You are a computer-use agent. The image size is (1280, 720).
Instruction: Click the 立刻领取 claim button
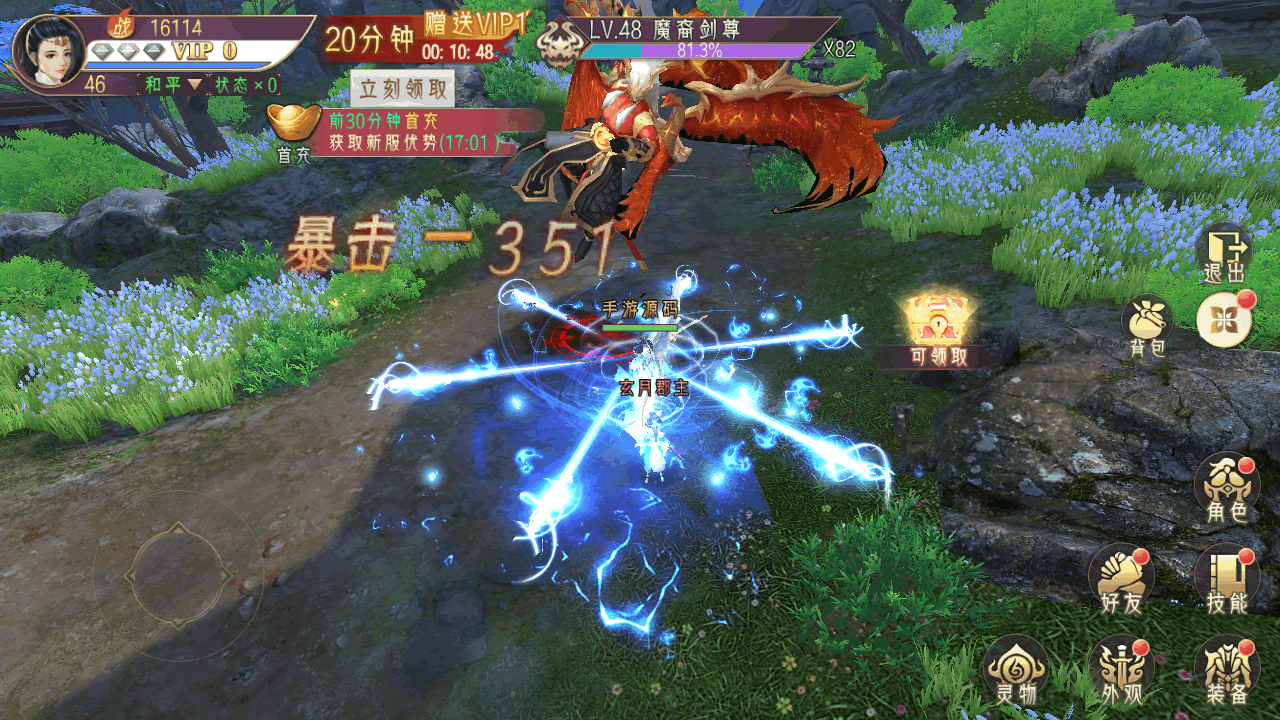pyautogui.click(x=404, y=89)
